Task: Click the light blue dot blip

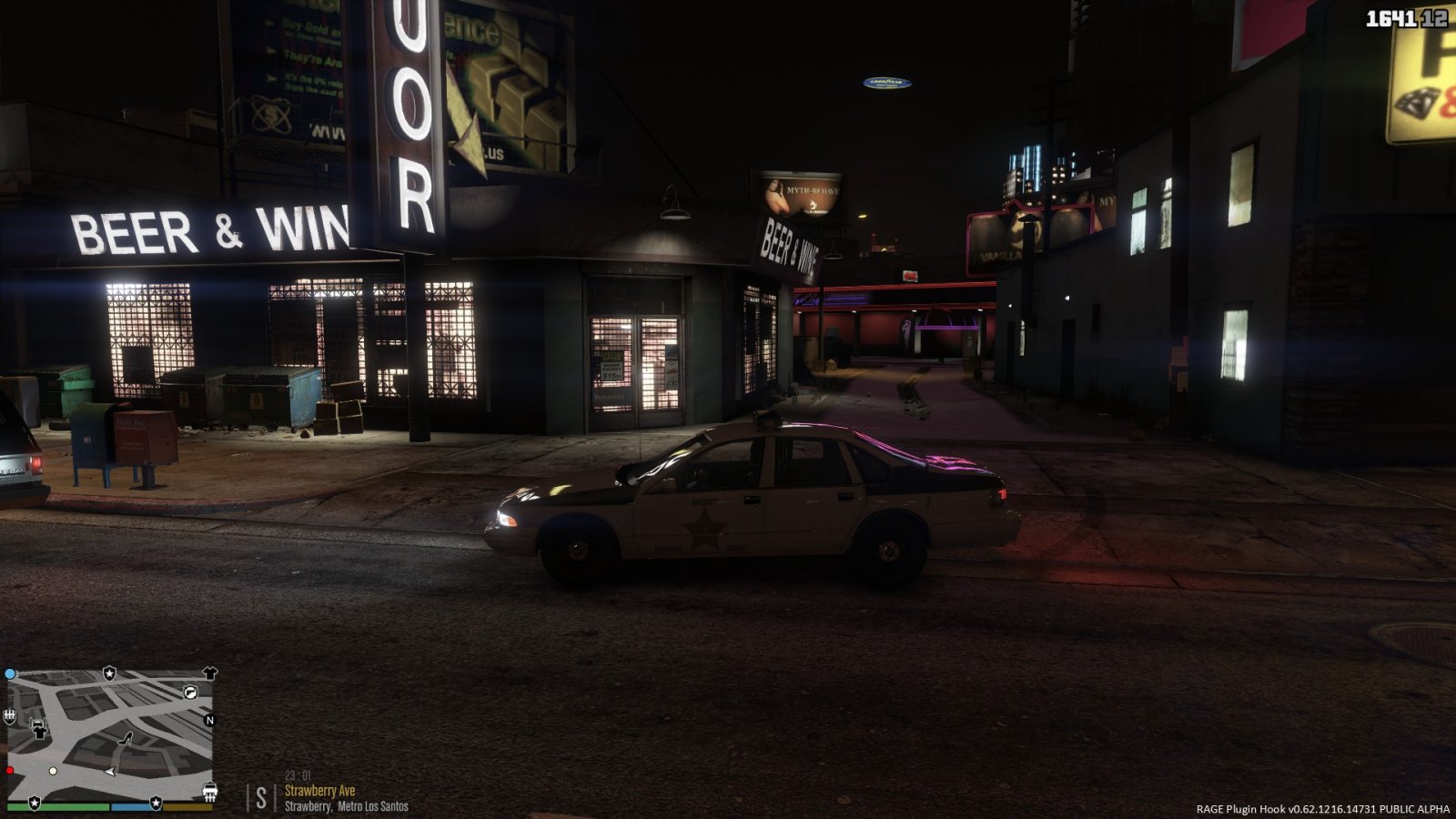Action: click(10, 674)
